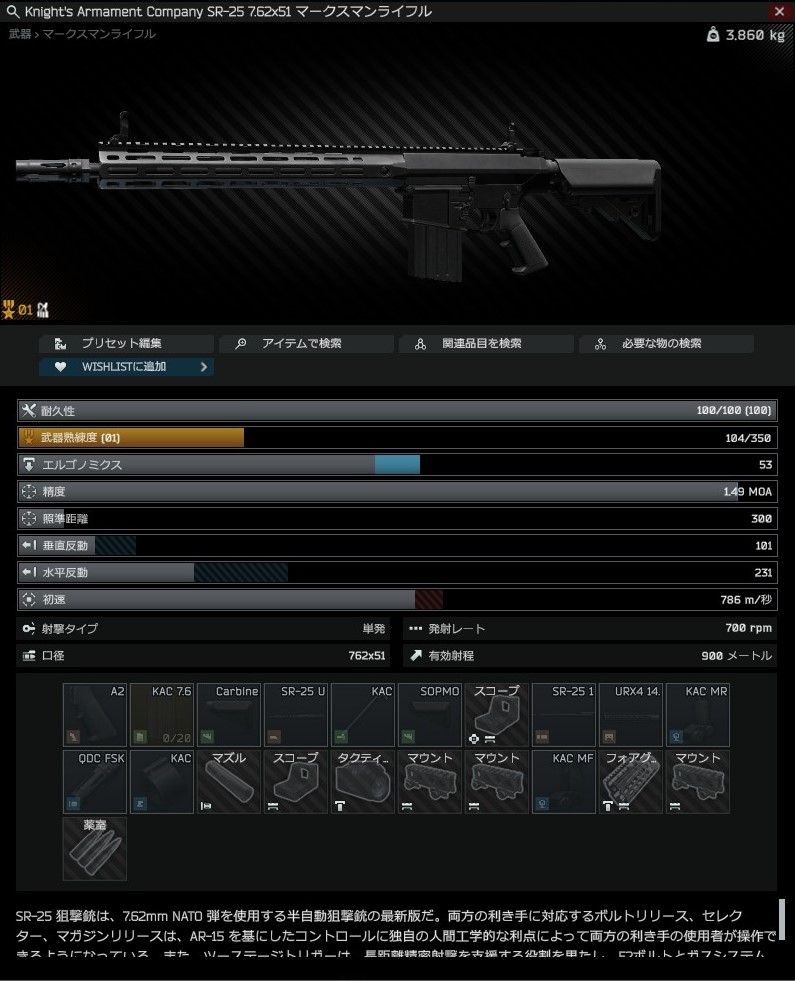The width and height of the screenshot is (795, 981).
Task: Select the KAC 7.6 magazine slot
Action: [x=162, y=715]
